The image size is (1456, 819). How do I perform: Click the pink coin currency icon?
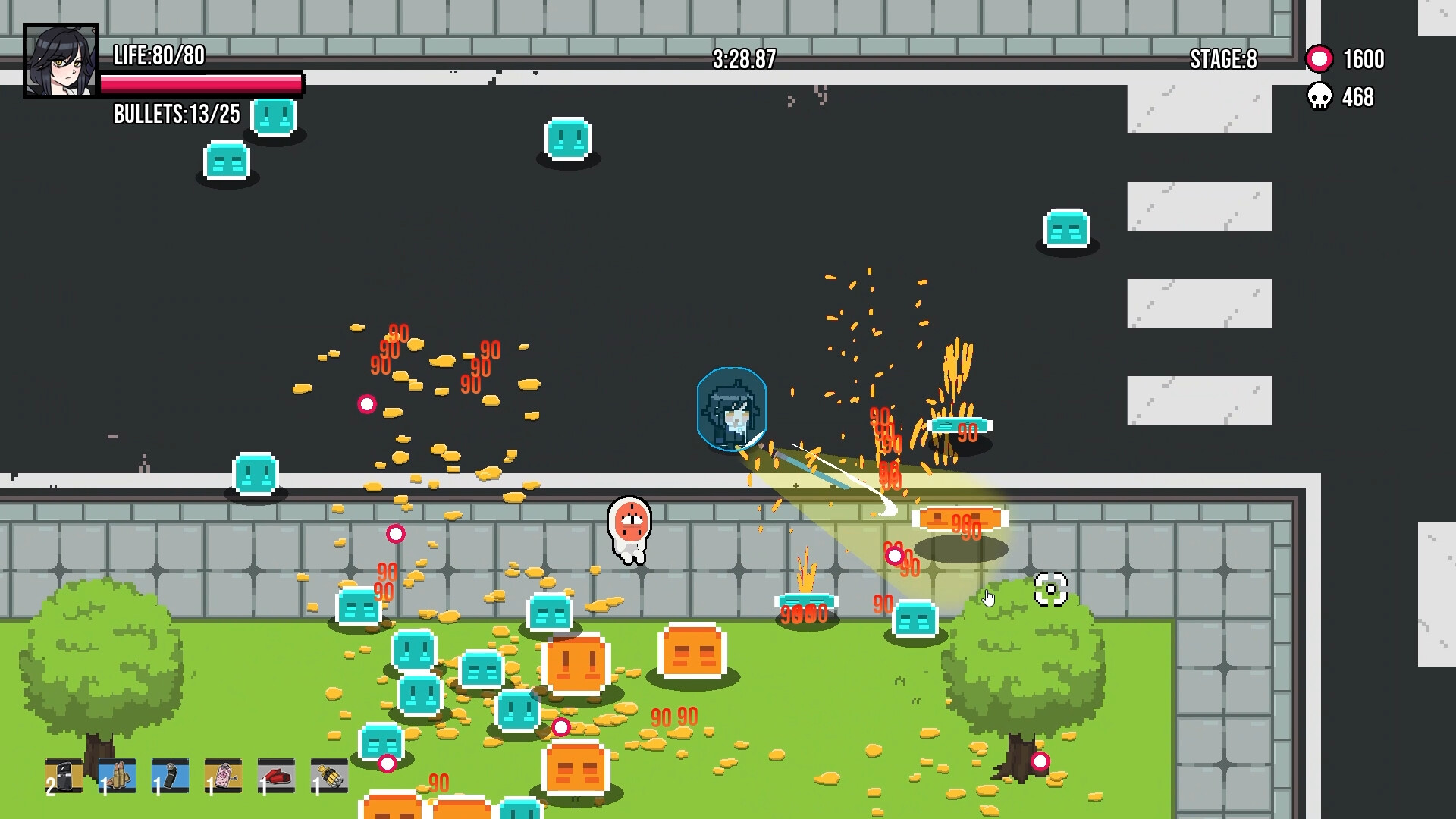1319,58
